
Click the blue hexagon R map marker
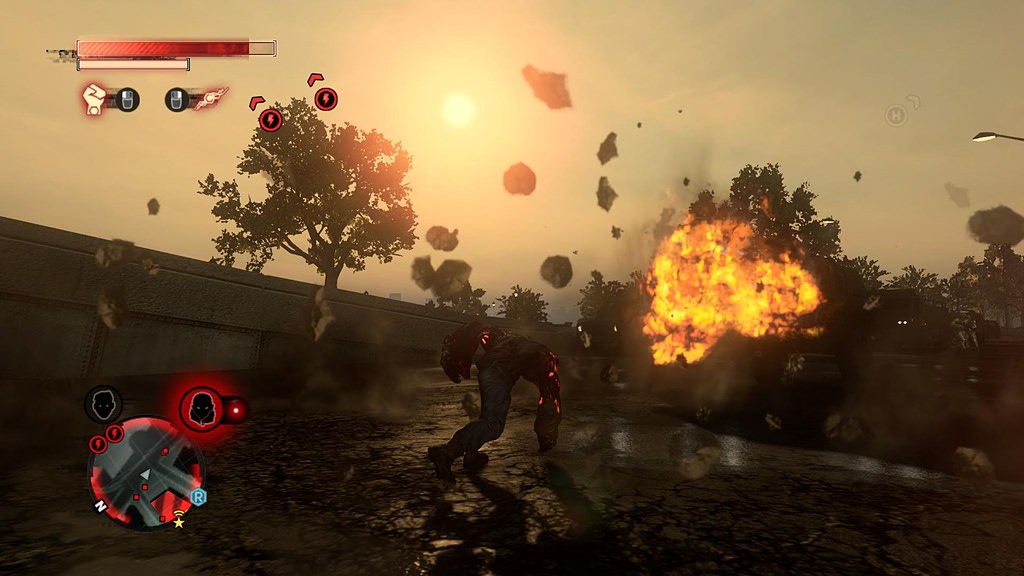[198, 496]
